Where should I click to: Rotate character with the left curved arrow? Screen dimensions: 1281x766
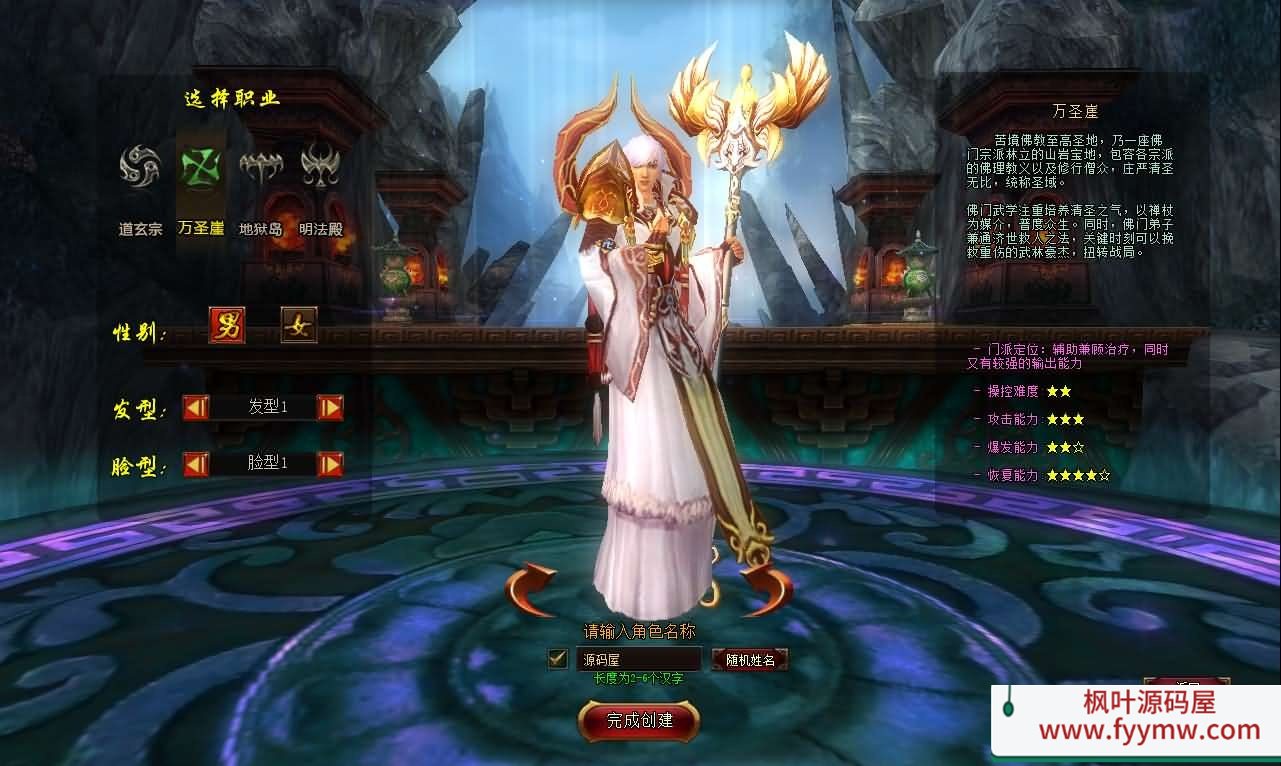click(531, 590)
